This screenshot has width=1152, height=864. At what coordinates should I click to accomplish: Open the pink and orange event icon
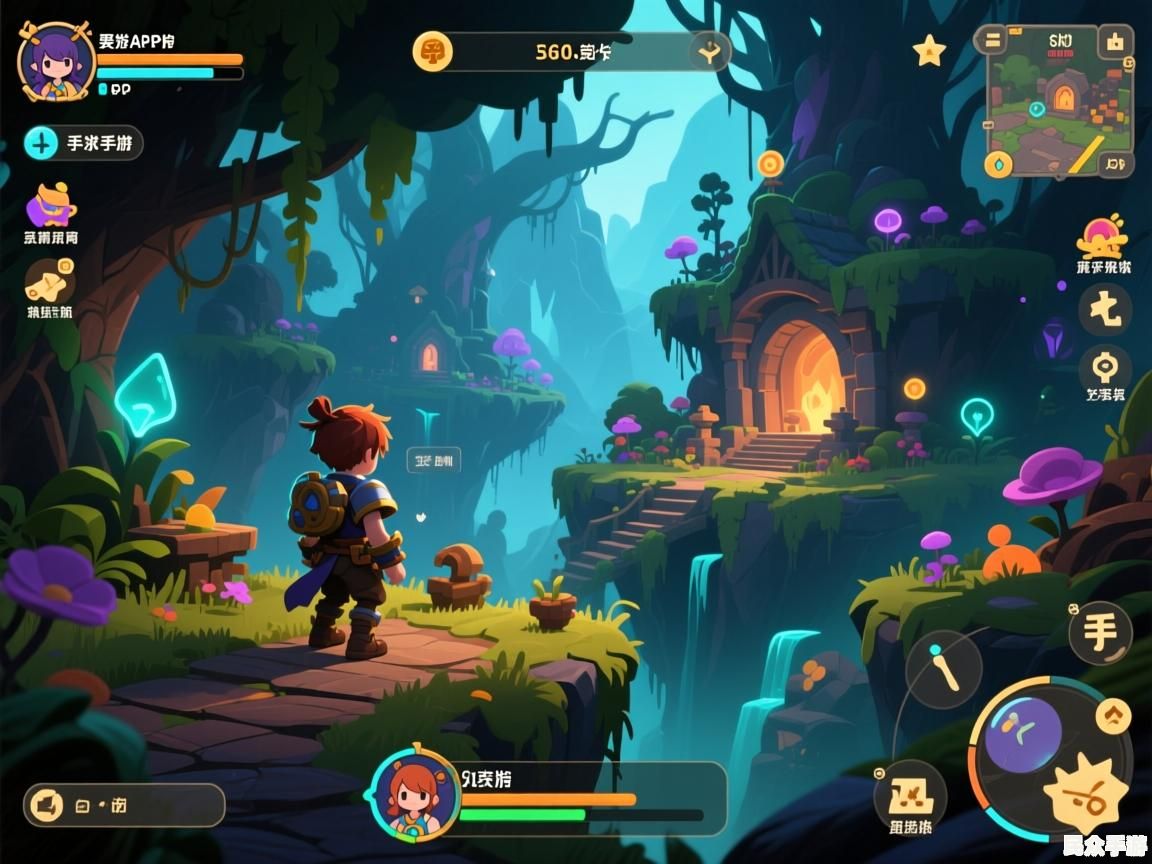coord(1102,237)
